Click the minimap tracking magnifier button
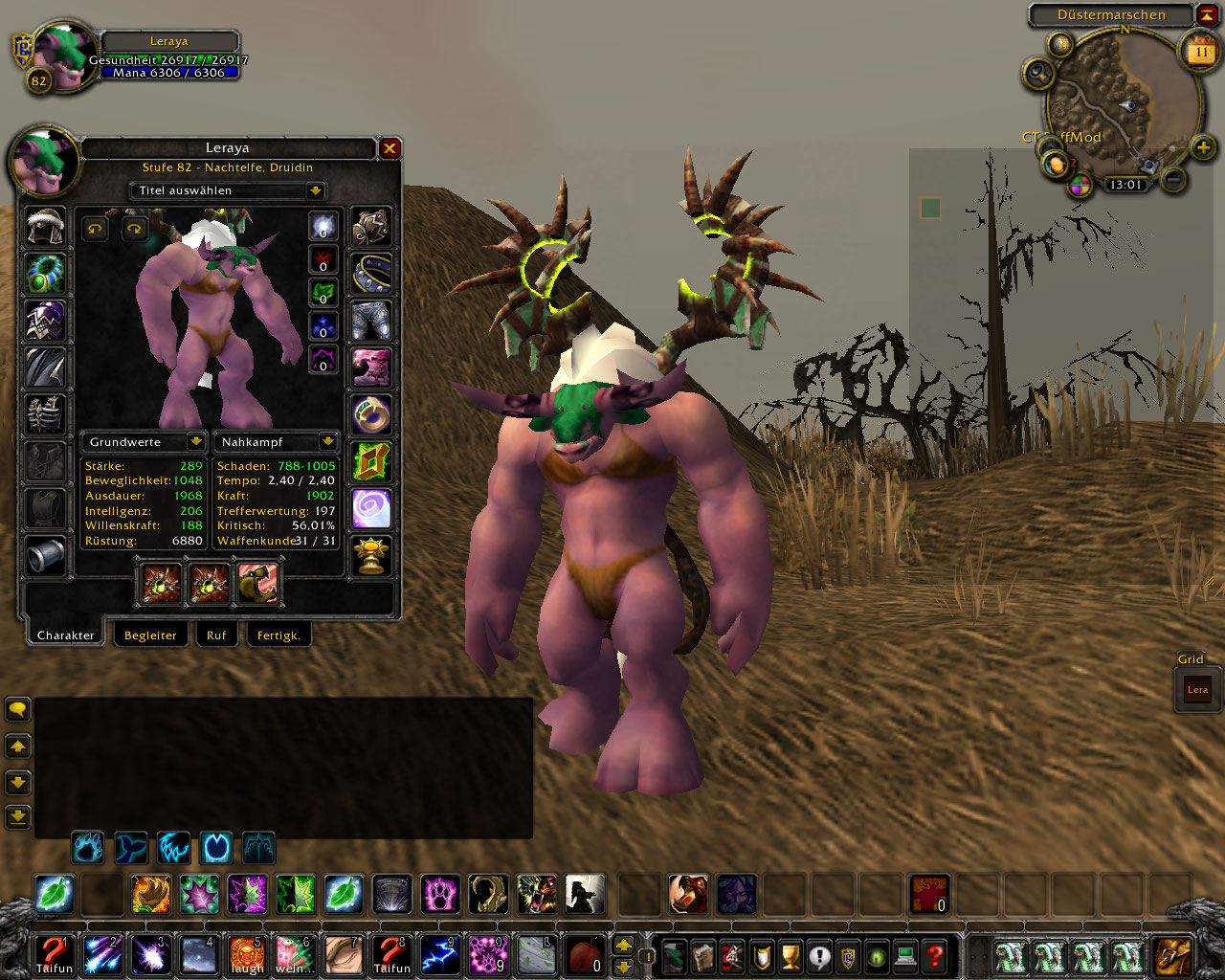The image size is (1225, 980). 1037,73
